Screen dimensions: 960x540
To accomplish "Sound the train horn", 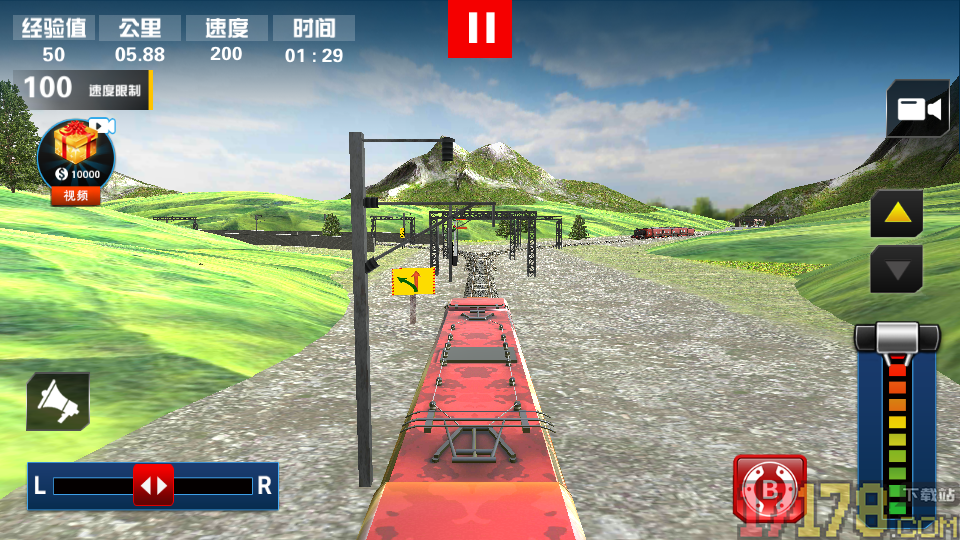I will pos(58,401).
